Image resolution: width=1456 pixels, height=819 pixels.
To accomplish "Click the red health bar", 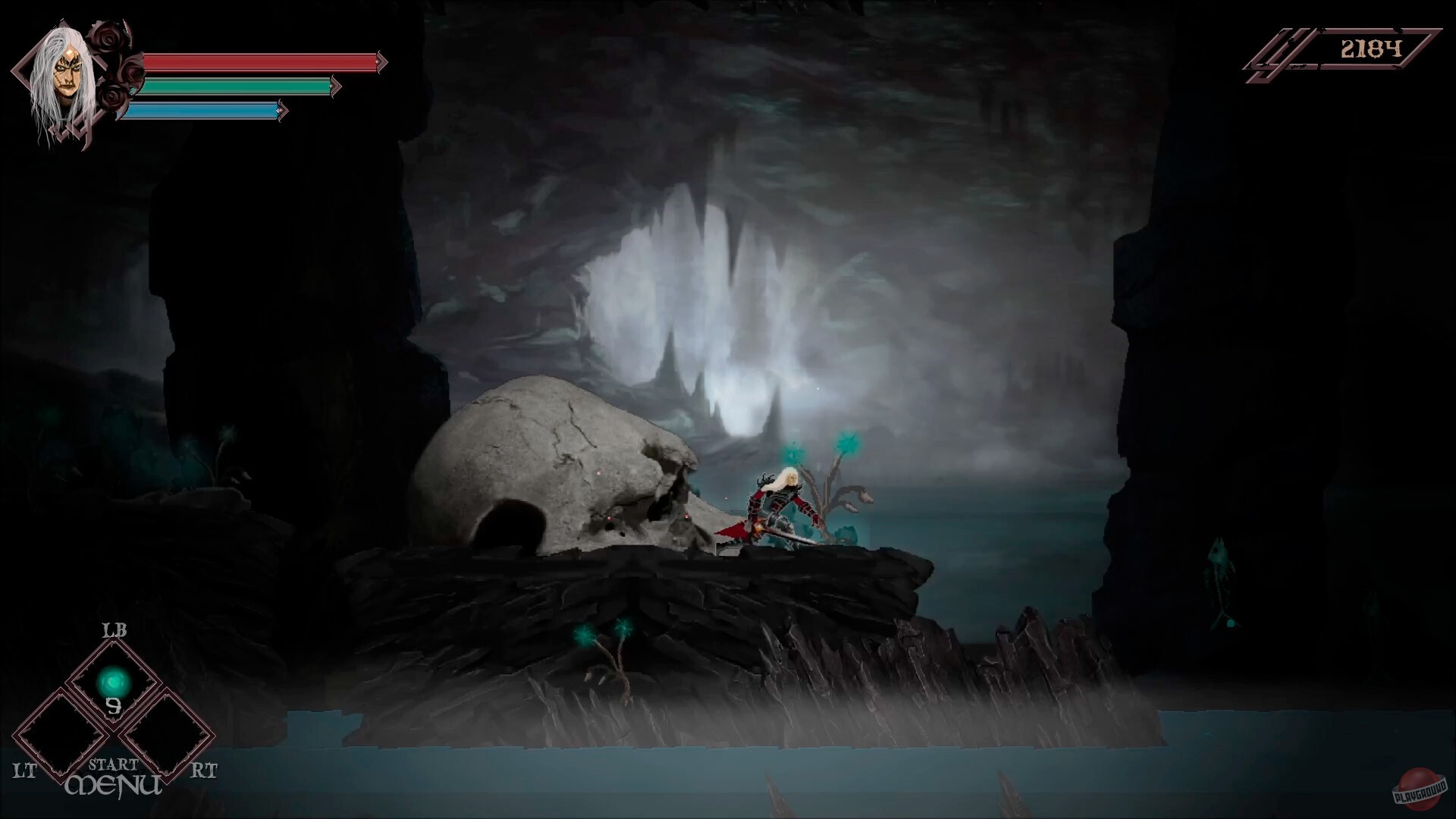I will (258, 63).
